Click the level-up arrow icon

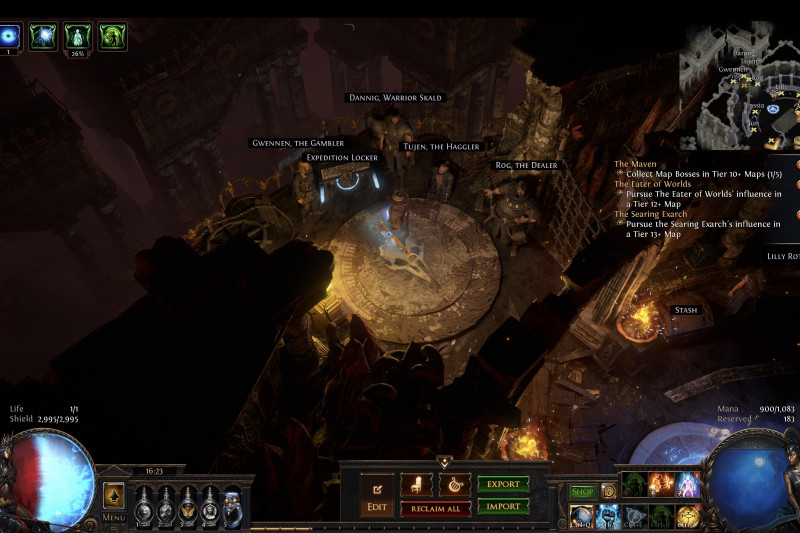[x=114, y=494]
